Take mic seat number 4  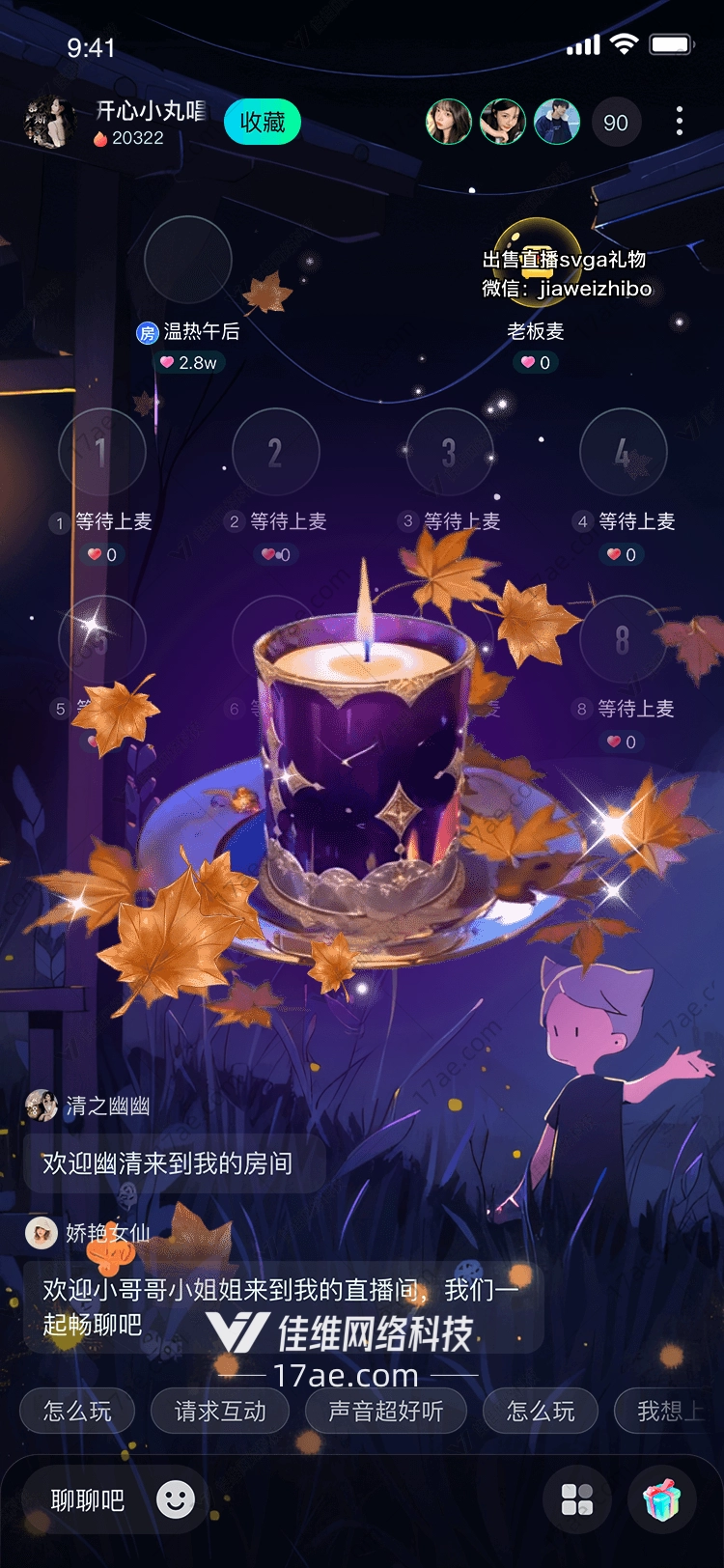click(623, 452)
